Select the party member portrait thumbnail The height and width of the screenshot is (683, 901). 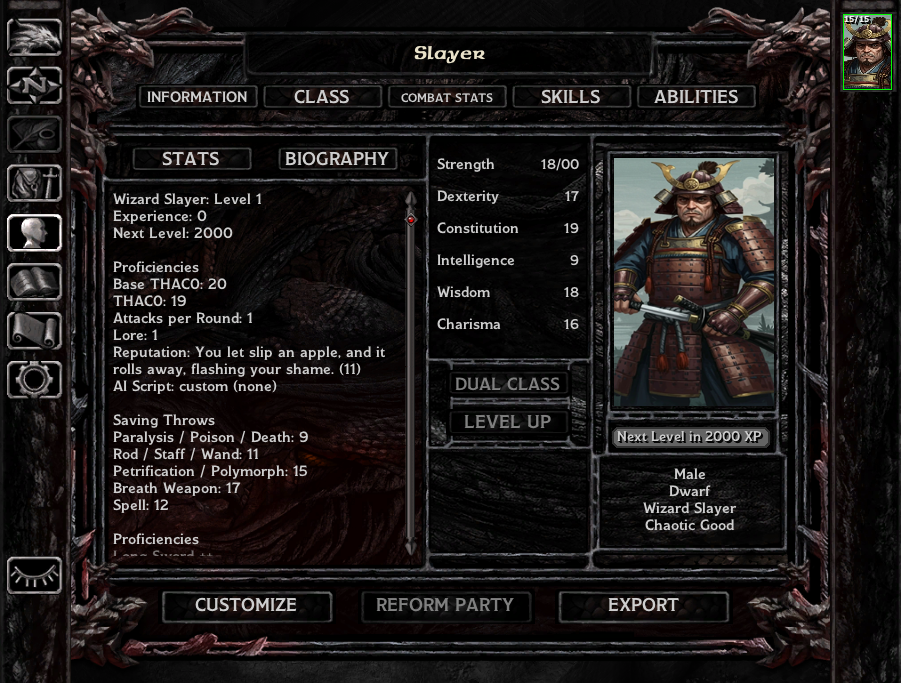pyautogui.click(x=867, y=52)
